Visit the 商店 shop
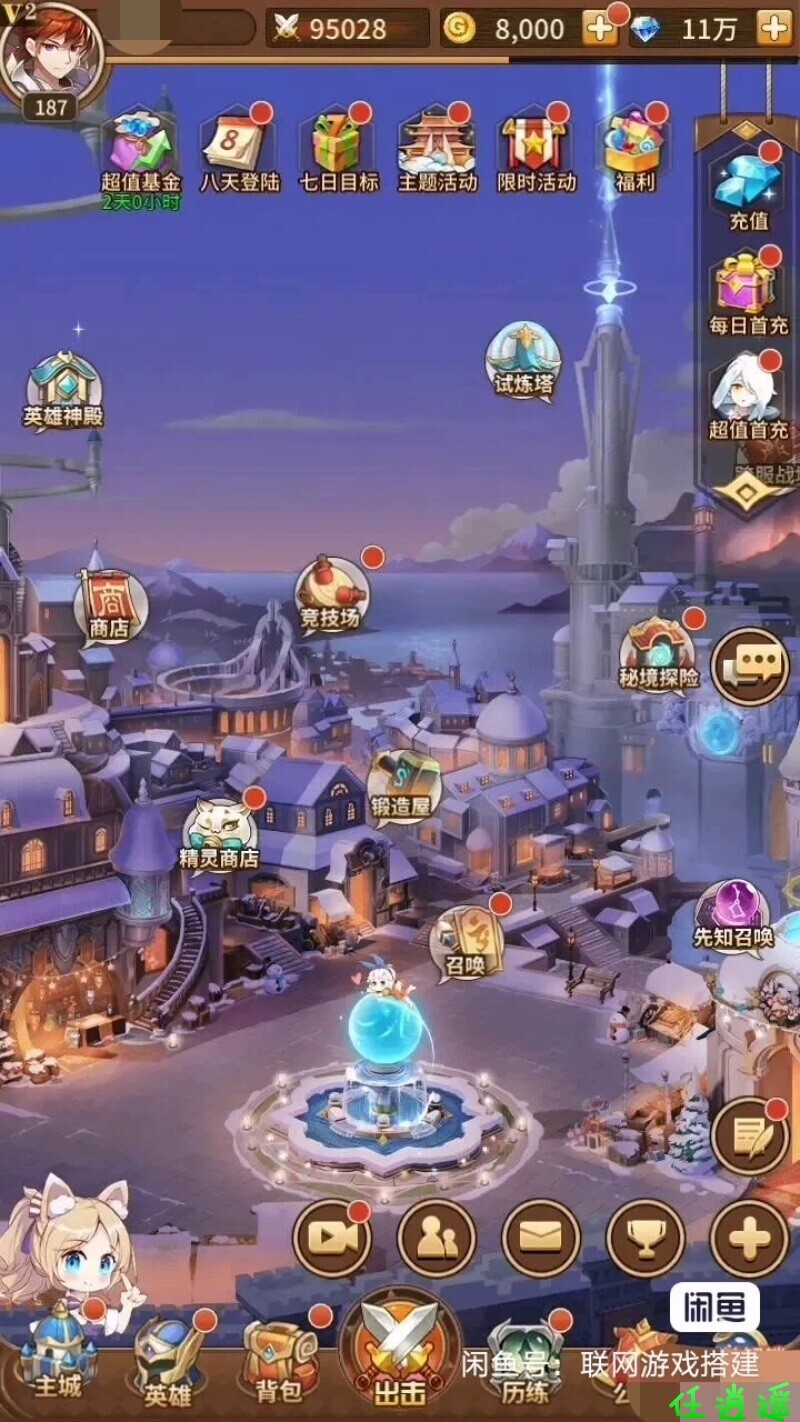Image resolution: width=800 pixels, height=1422 pixels. (109, 606)
